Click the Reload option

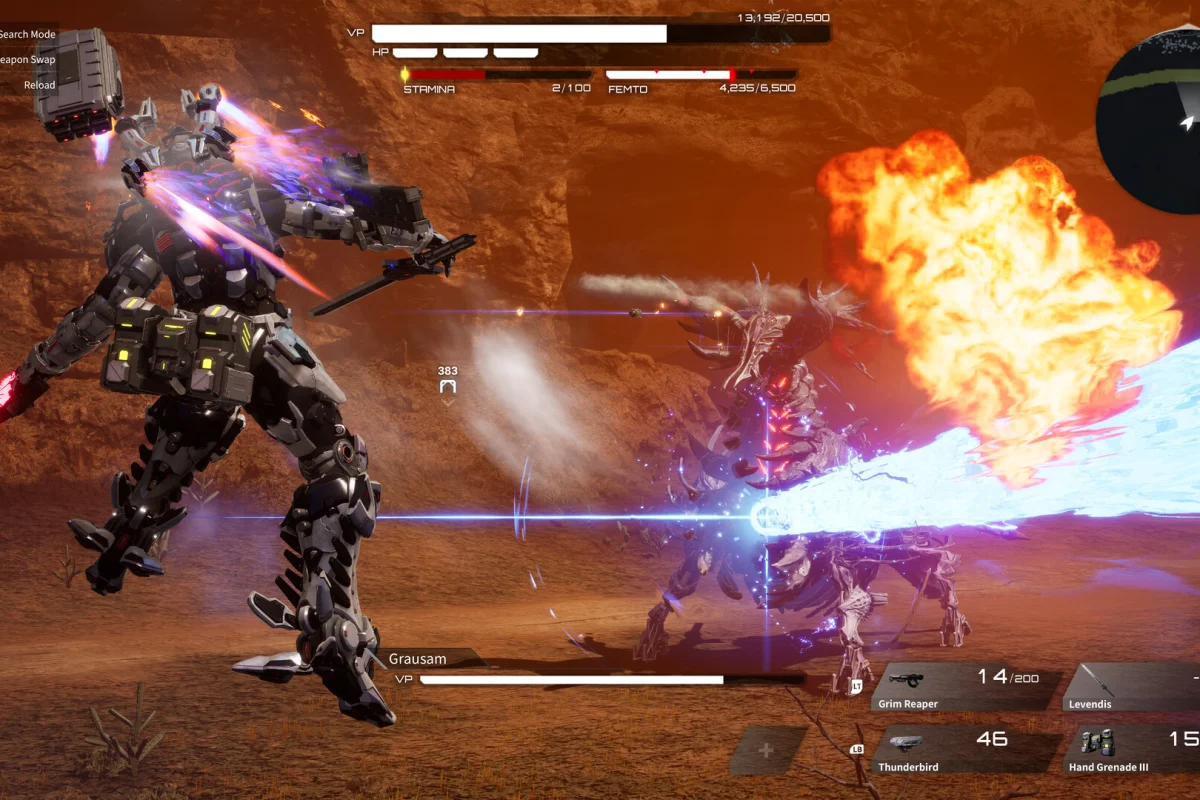(40, 85)
